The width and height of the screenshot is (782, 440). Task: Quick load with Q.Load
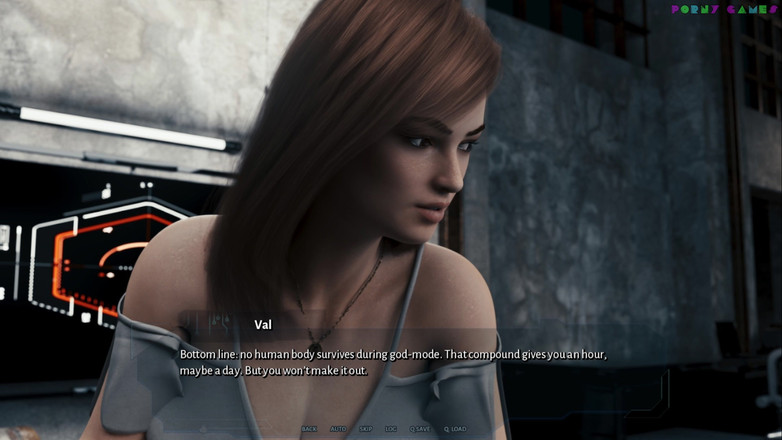455,429
